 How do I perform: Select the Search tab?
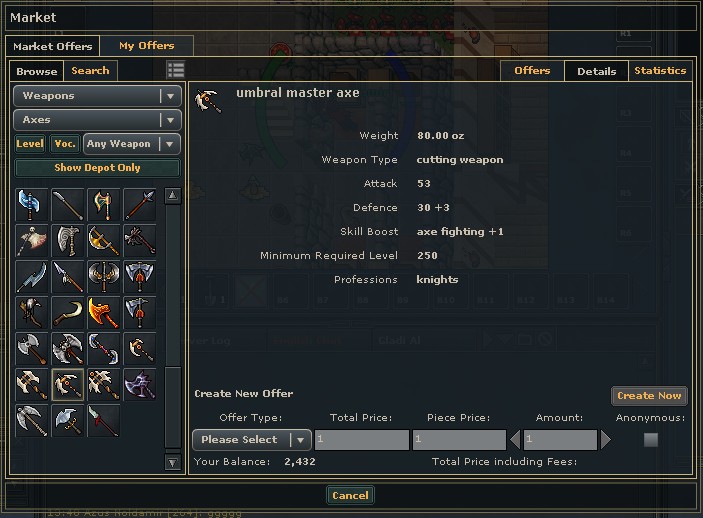[x=90, y=71]
